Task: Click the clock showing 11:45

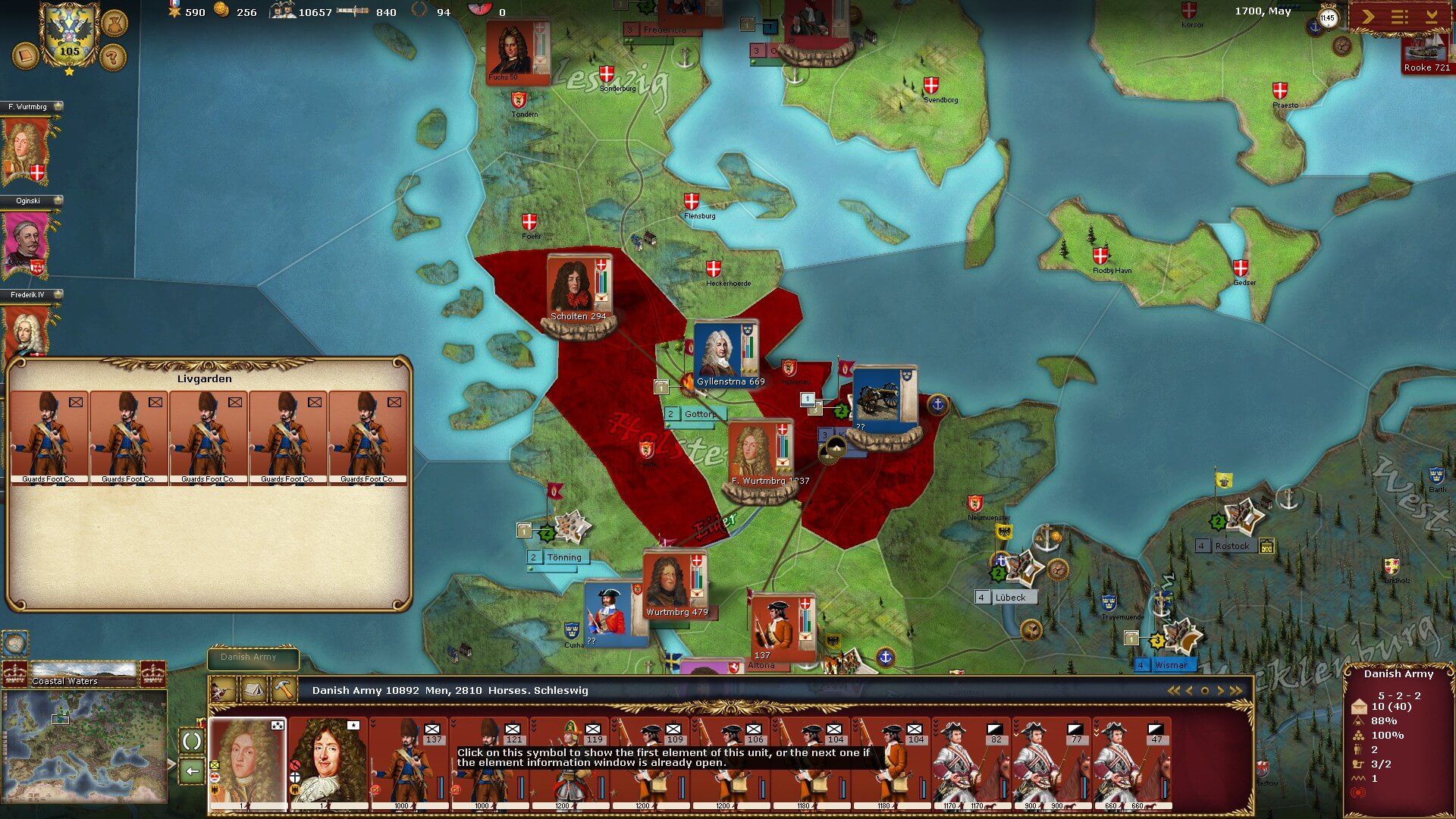Action: (x=1327, y=18)
